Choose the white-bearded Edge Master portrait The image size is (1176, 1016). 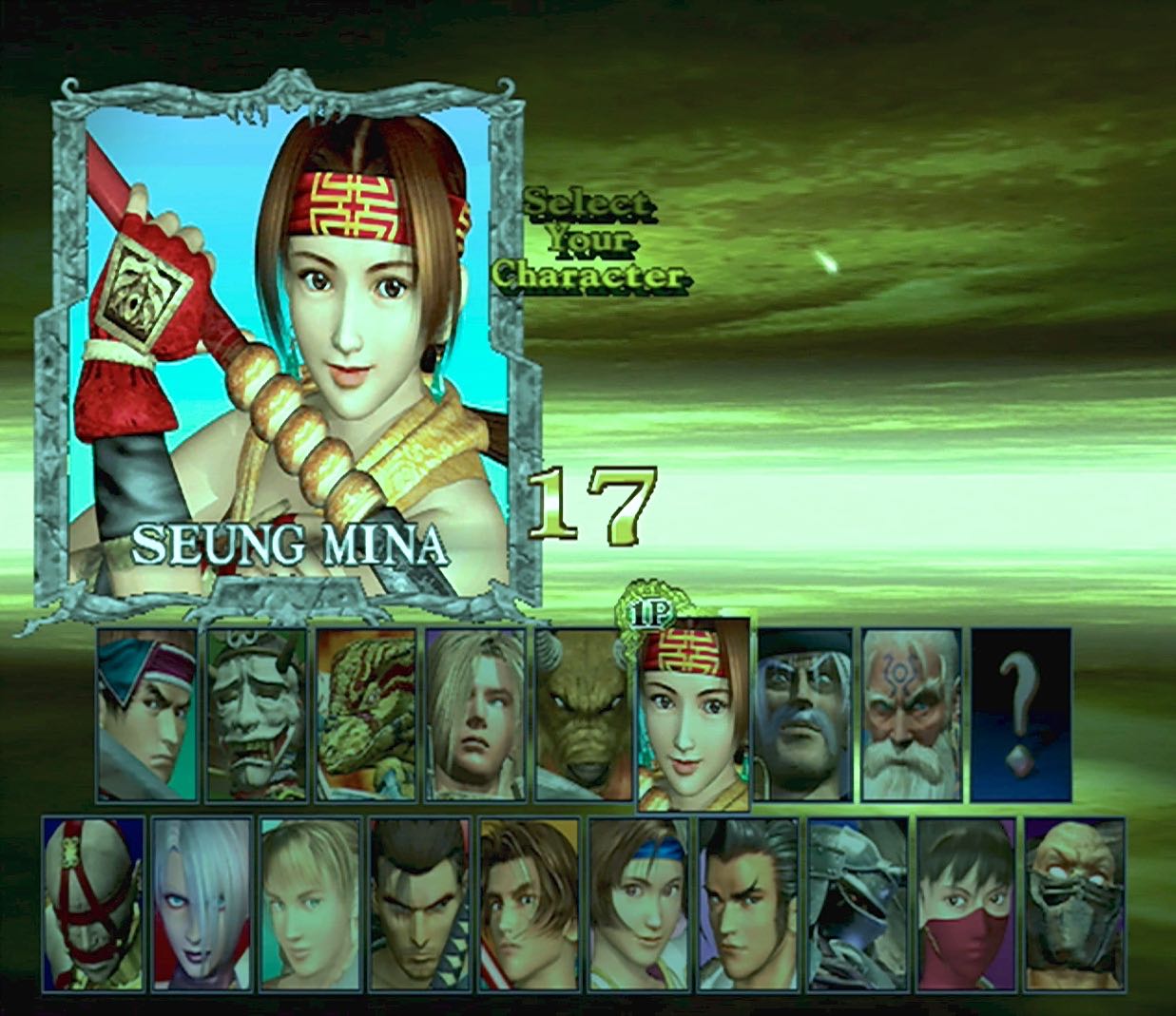911,714
